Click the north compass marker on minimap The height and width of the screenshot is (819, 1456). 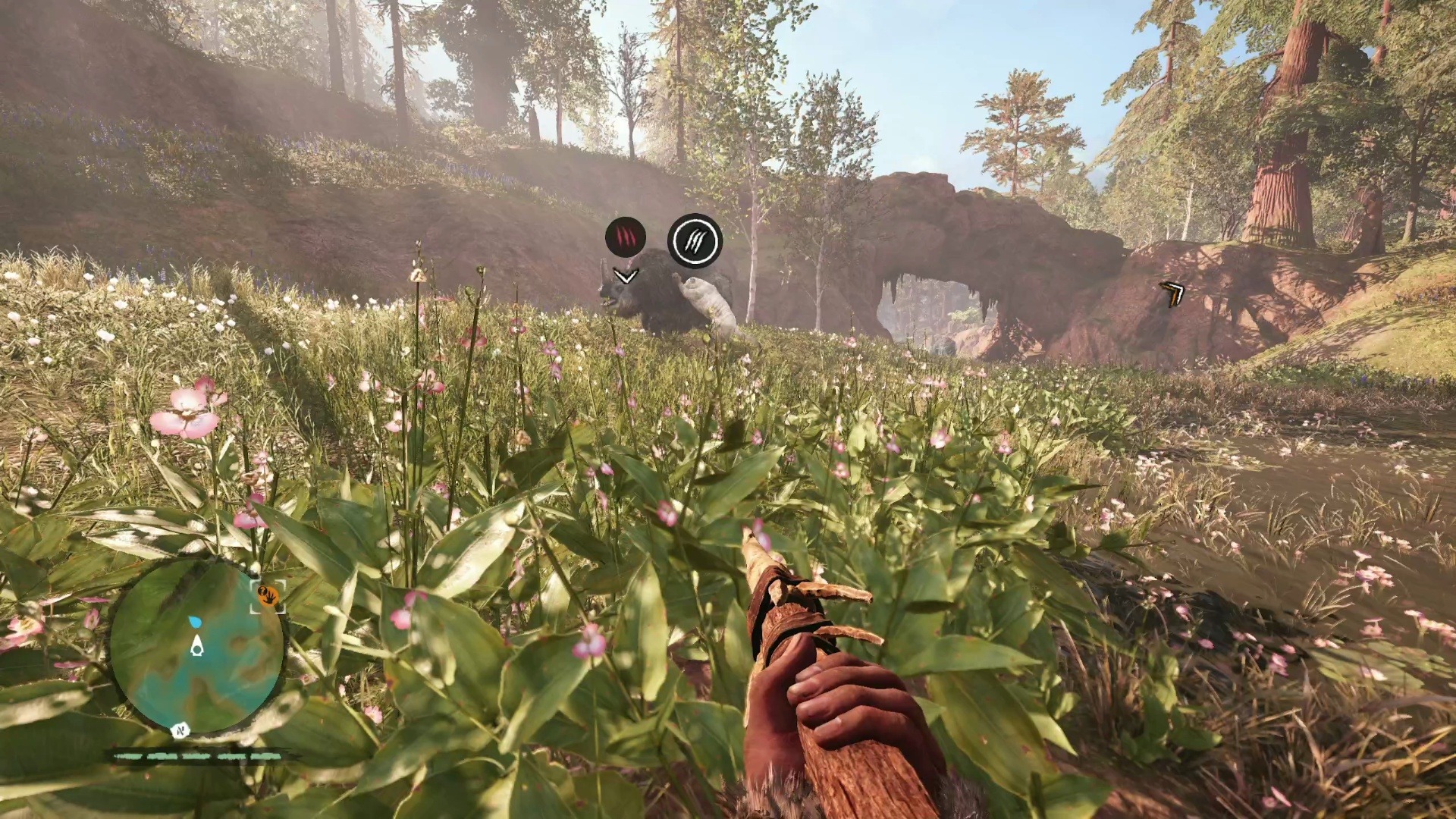180,731
